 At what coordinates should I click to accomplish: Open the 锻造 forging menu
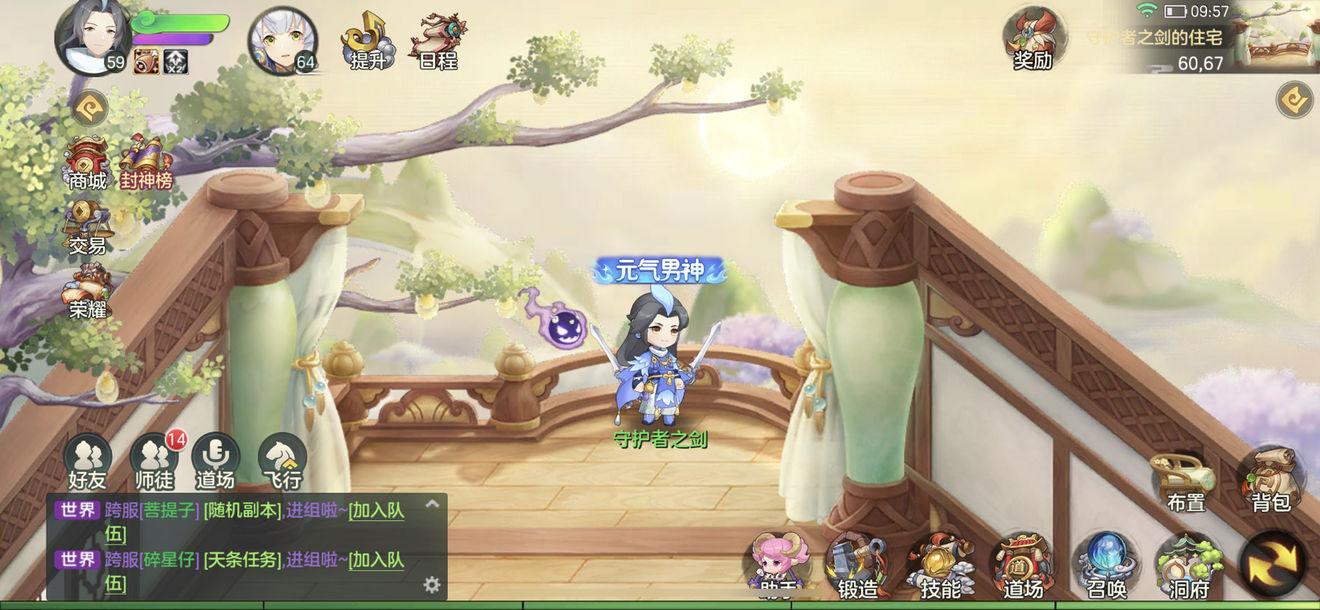click(856, 567)
